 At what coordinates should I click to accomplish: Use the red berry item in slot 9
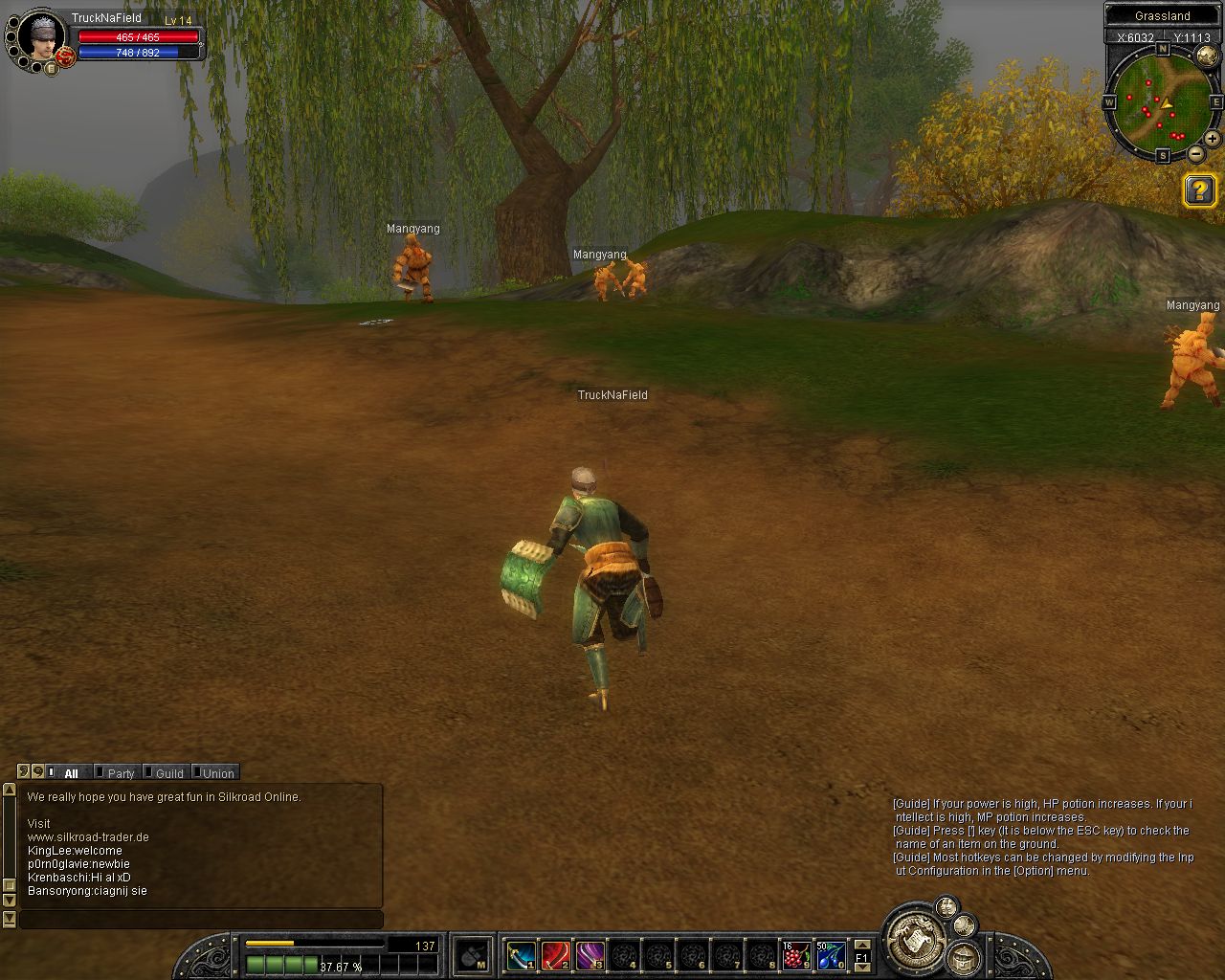(796, 955)
